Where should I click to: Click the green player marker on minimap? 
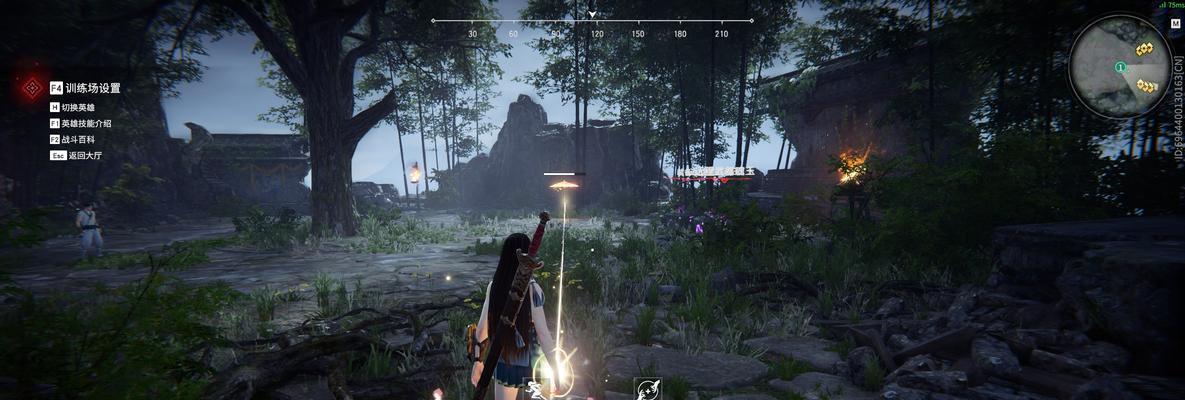click(1121, 67)
